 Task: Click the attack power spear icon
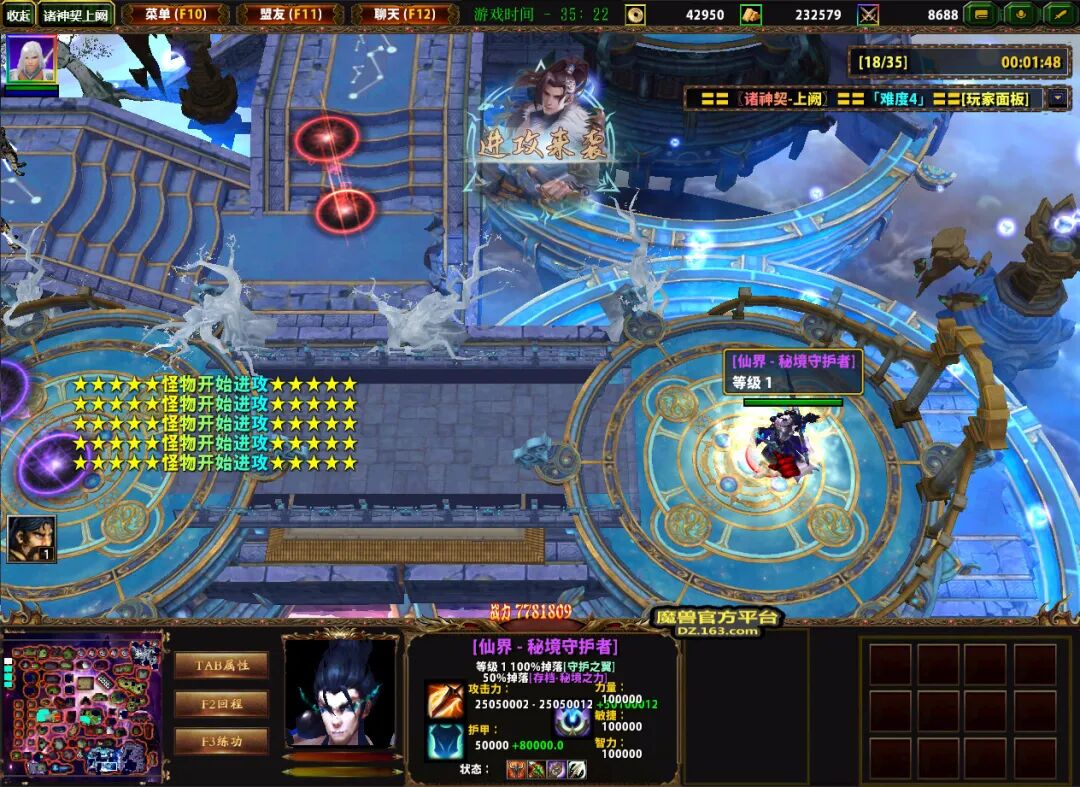tap(444, 700)
